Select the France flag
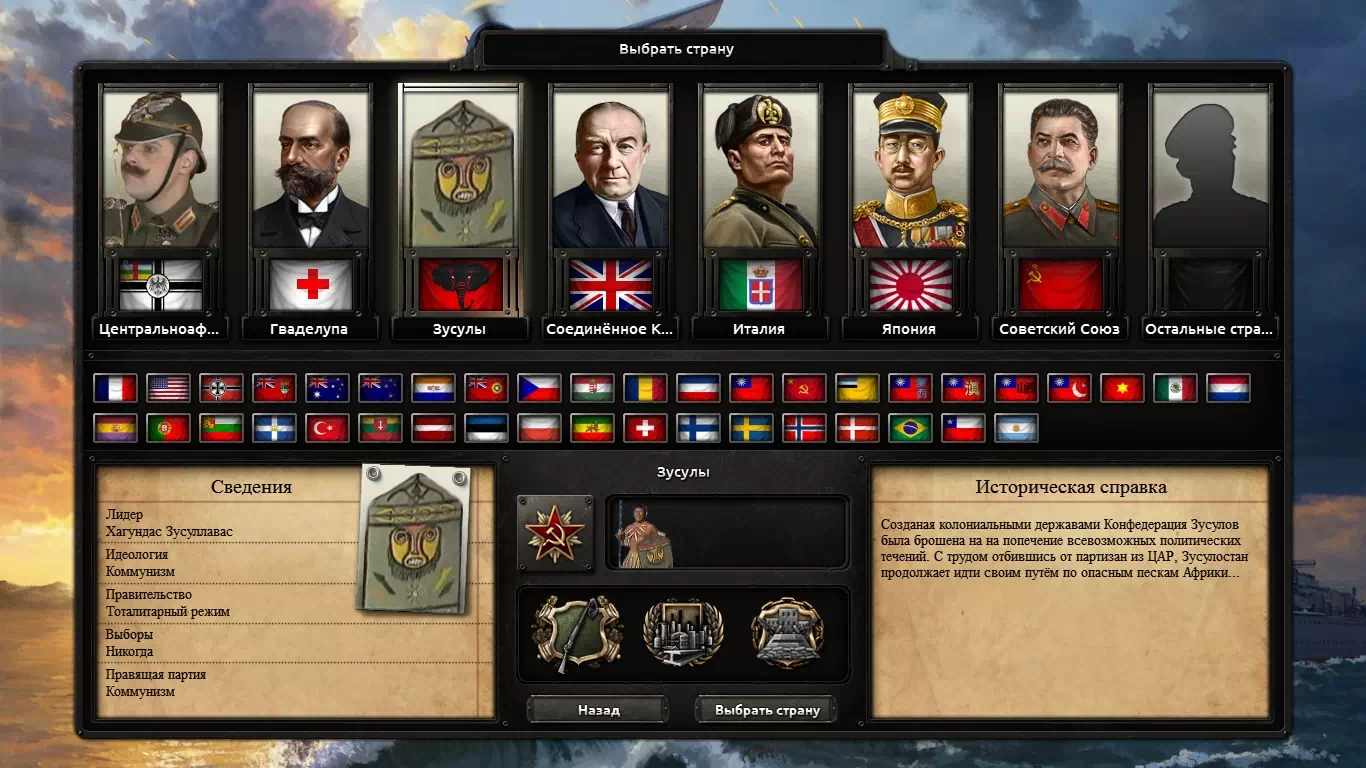1366x768 pixels. tap(115, 388)
